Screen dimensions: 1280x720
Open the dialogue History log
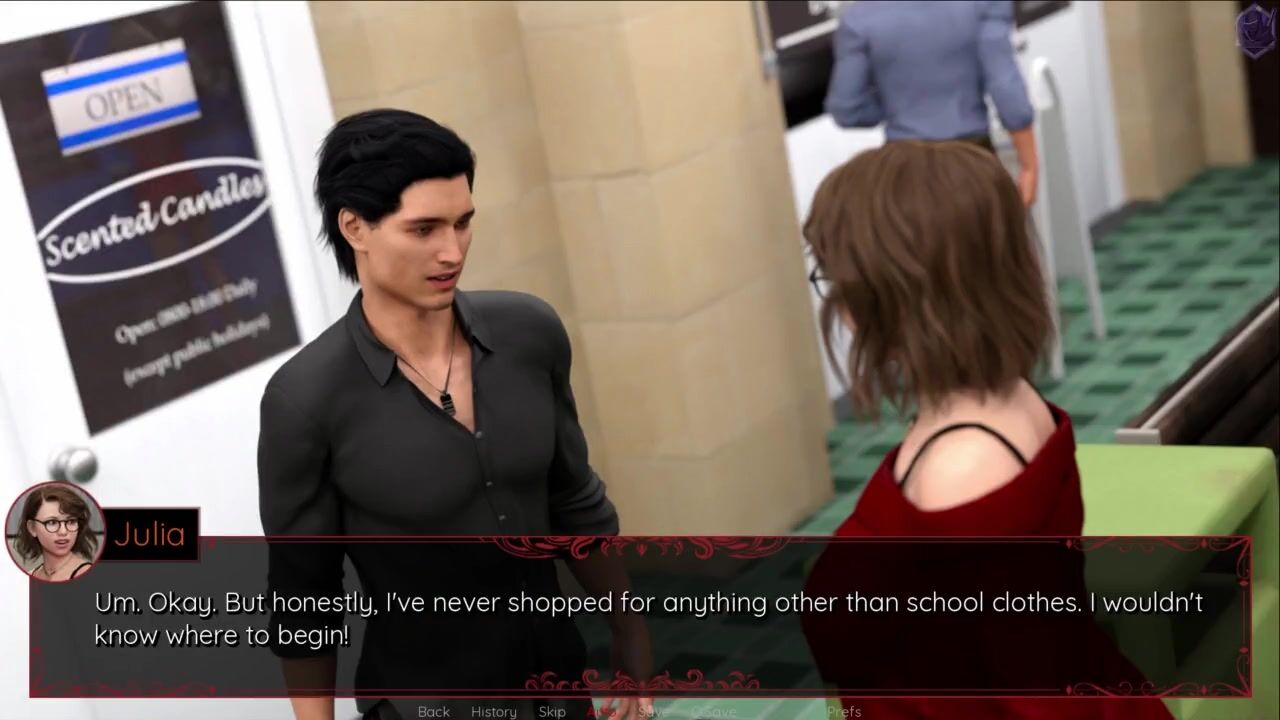click(x=494, y=711)
